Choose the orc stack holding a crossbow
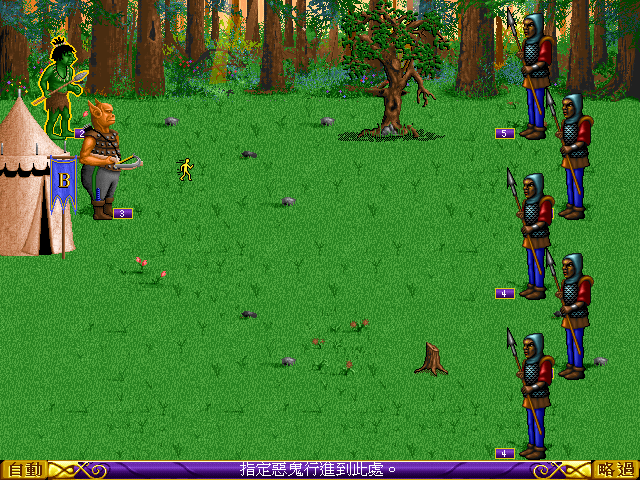Viewport: 640px width, 480px height. pyautogui.click(x=101, y=160)
